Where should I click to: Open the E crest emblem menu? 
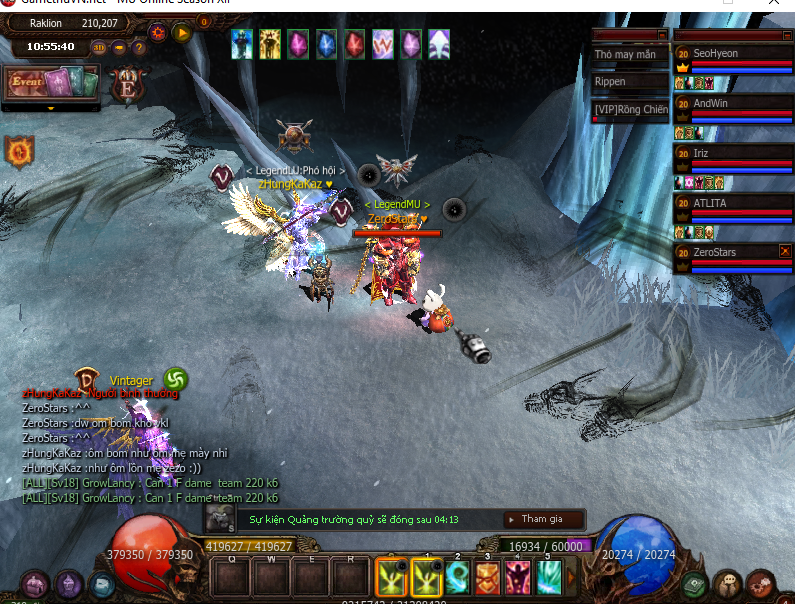click(128, 83)
